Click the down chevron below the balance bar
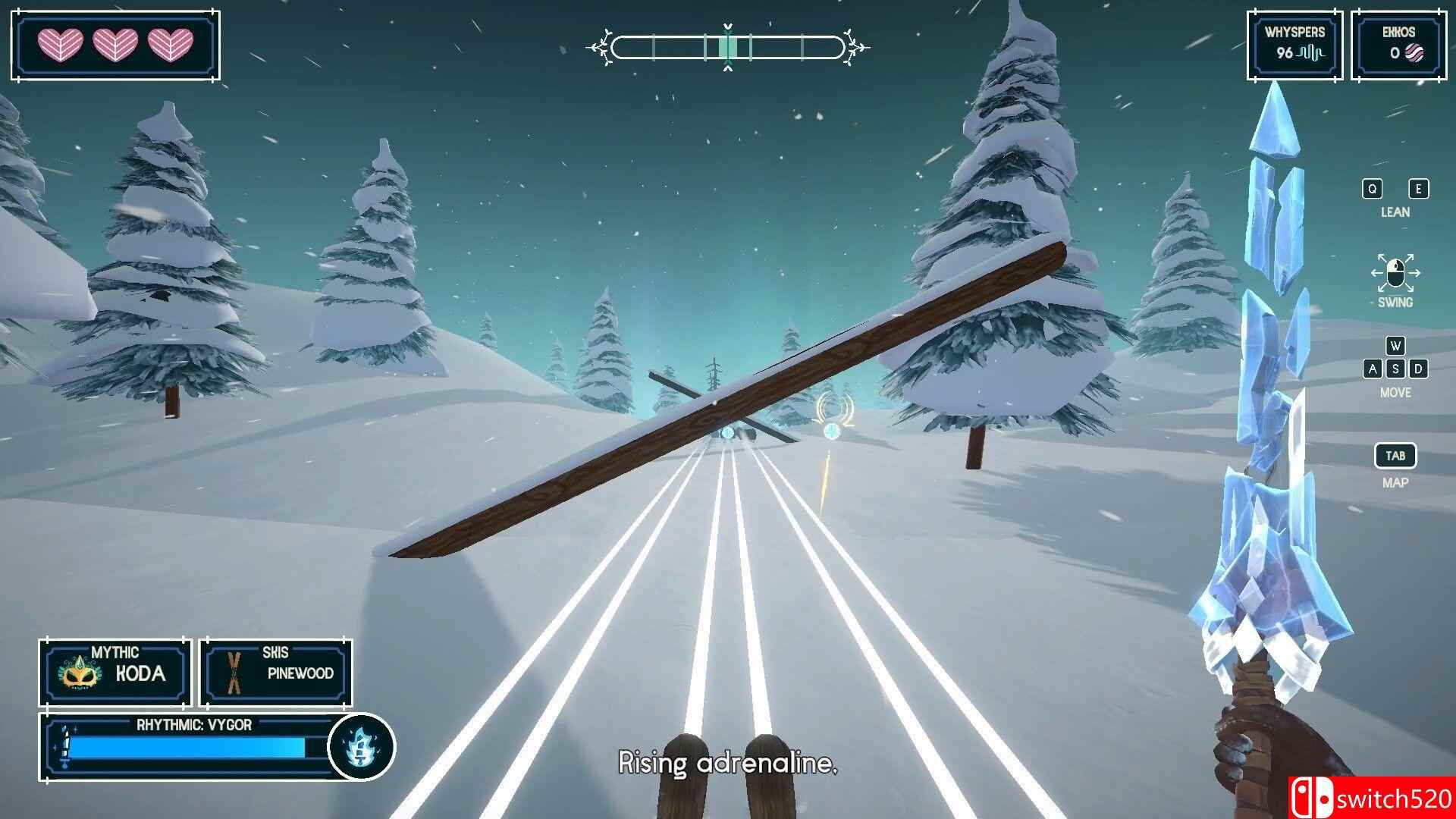The image size is (1456, 819). coord(729,68)
